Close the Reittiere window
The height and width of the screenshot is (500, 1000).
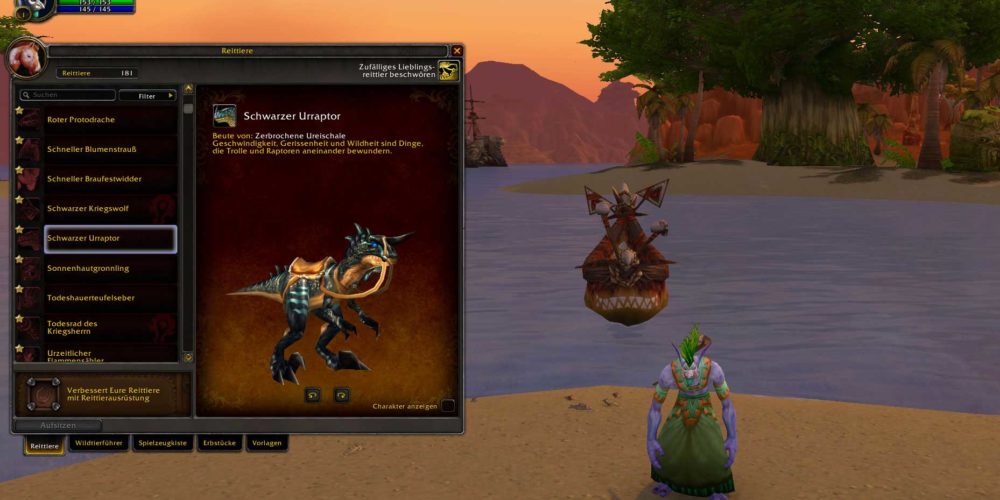457,51
